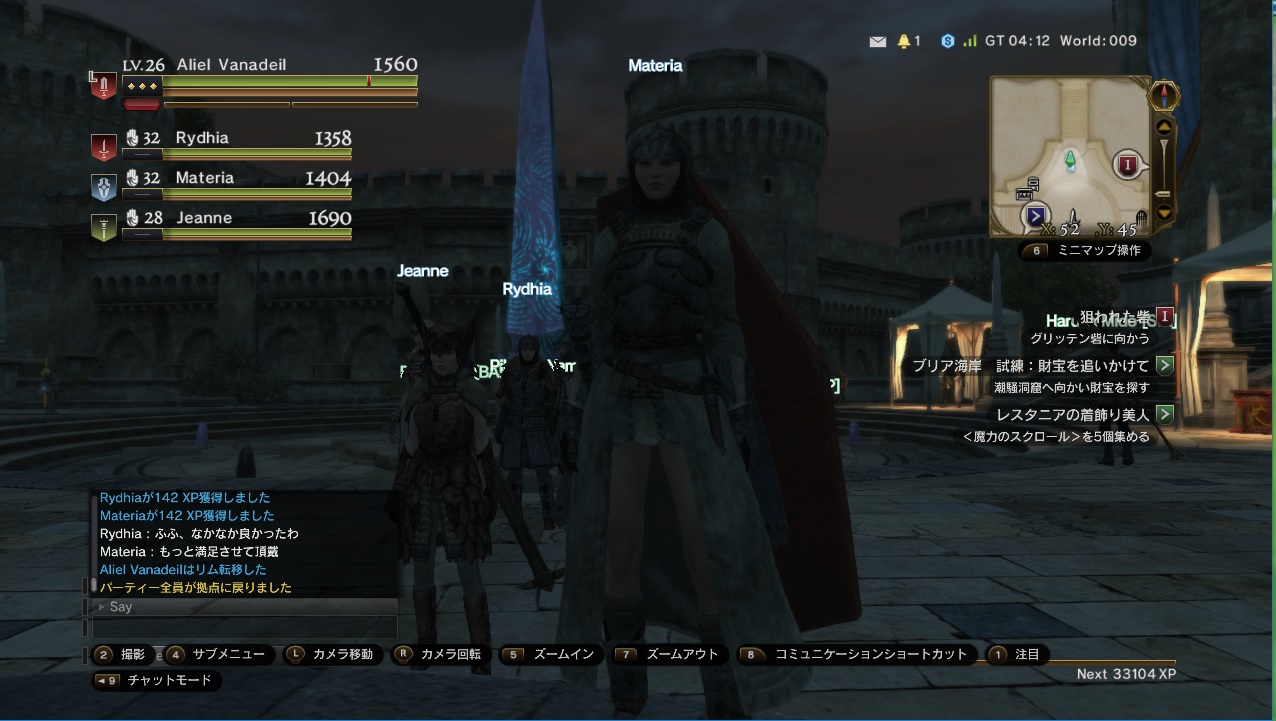
Task: Click the minimap's upper zoom arrow
Action: (1163, 127)
